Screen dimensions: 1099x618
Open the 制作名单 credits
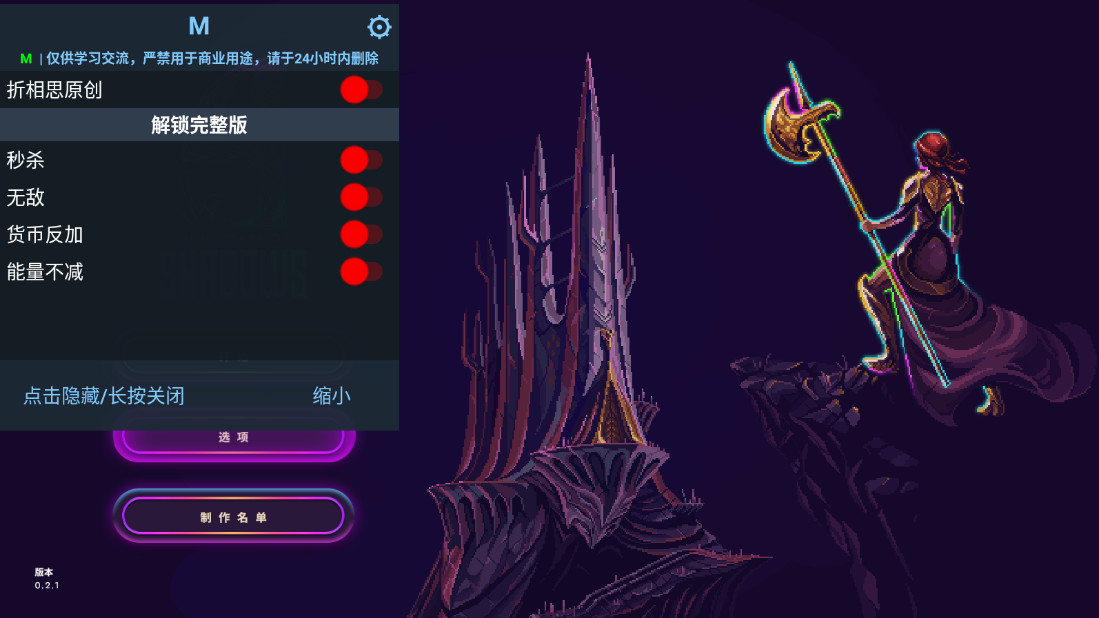[x=233, y=517]
